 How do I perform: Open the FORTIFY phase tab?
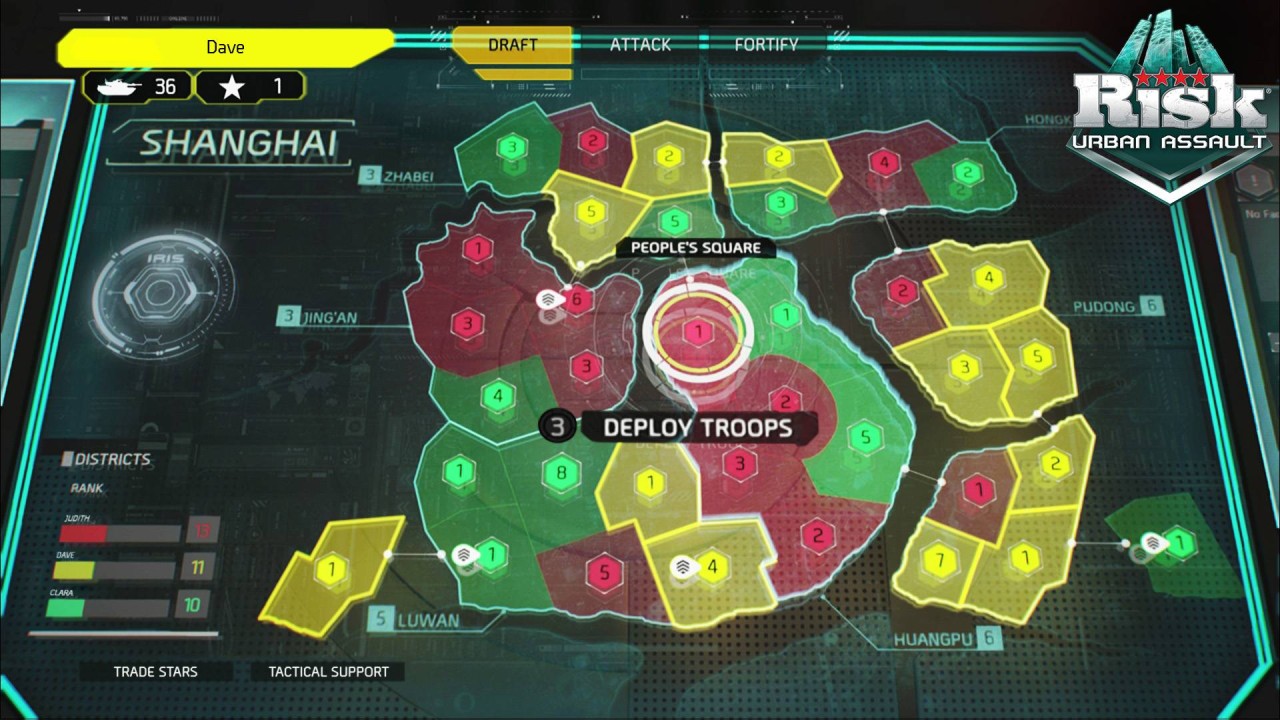tap(766, 45)
